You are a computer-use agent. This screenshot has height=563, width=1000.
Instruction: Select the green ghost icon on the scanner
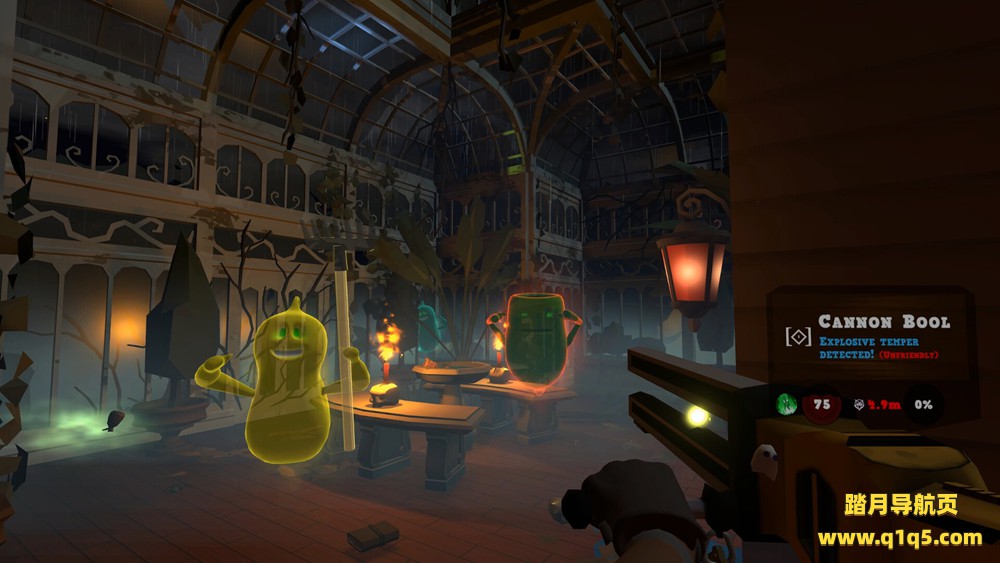[785, 404]
